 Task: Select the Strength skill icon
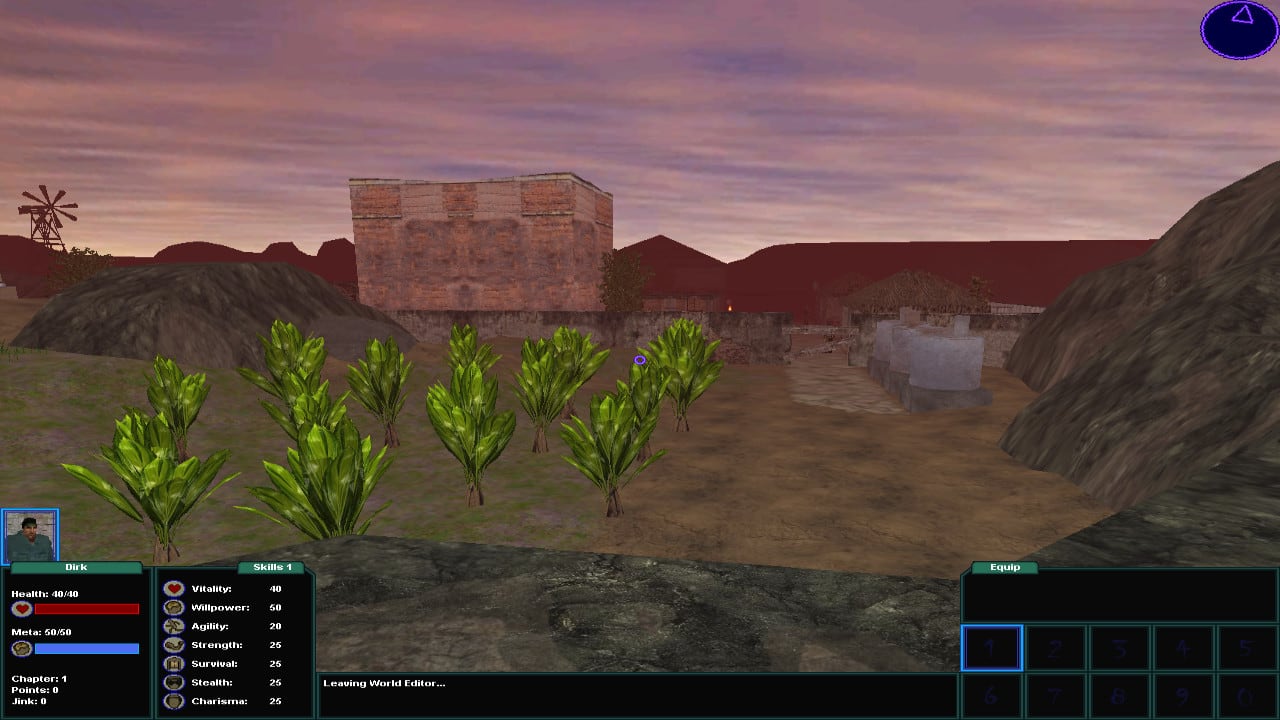[x=173, y=644]
